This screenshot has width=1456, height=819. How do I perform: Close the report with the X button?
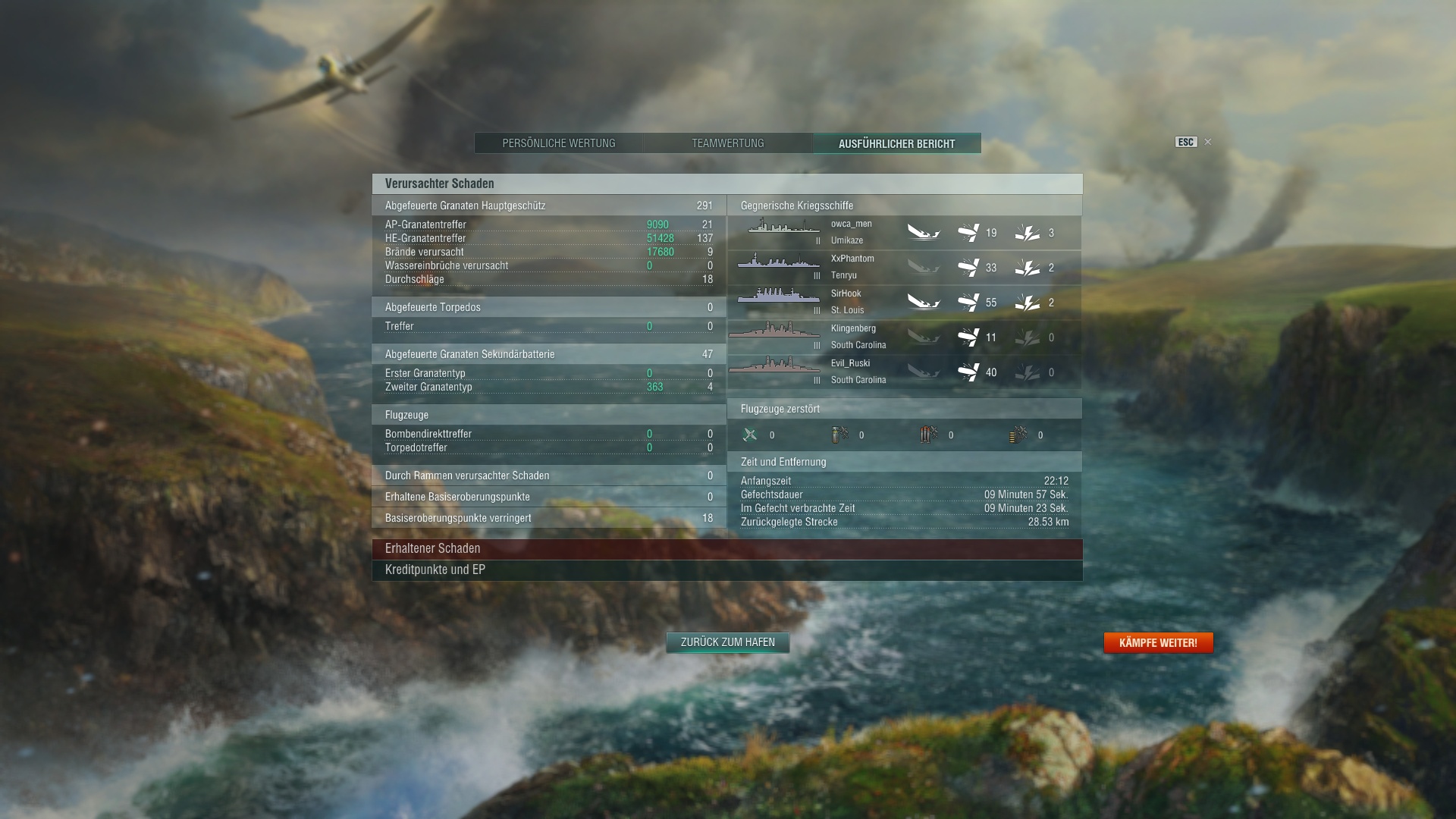click(1208, 142)
